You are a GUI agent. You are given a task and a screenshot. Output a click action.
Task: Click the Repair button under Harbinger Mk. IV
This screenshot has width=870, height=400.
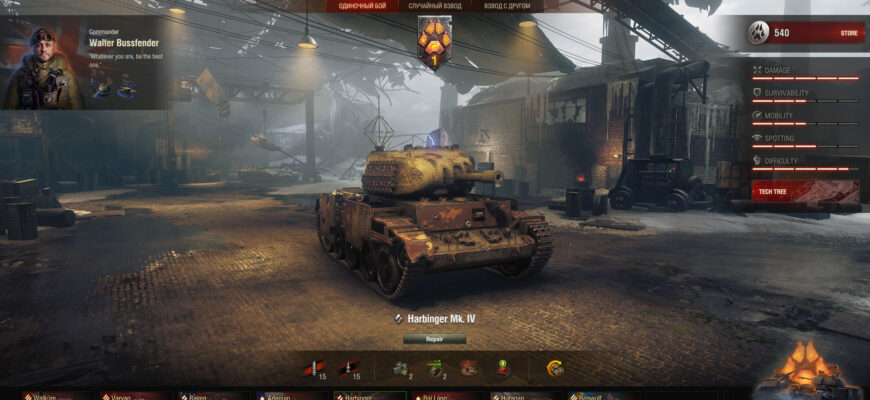[x=434, y=339]
